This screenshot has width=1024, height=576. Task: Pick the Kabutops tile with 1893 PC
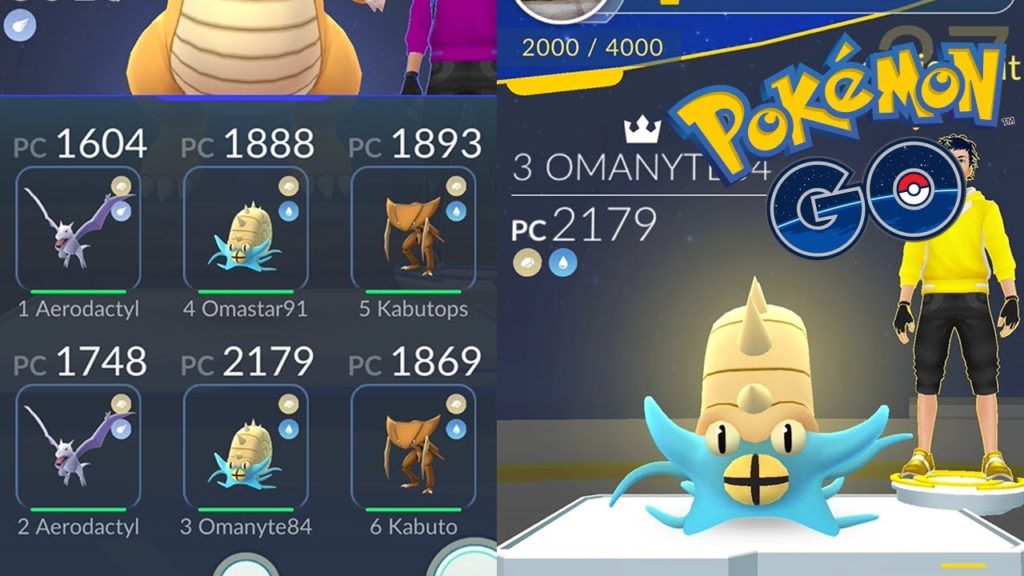412,229
